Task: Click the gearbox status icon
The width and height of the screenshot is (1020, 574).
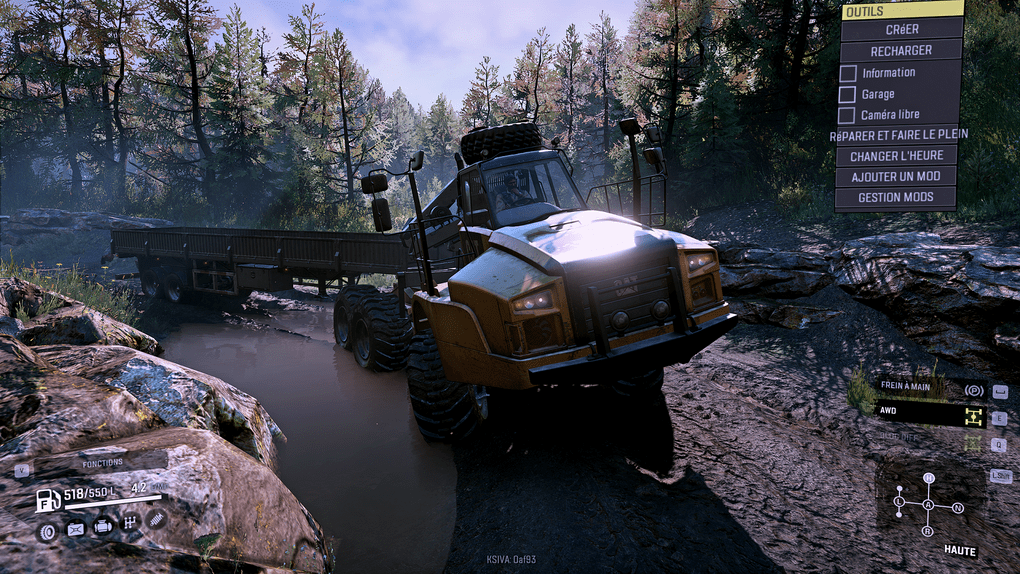Action: click(130, 522)
